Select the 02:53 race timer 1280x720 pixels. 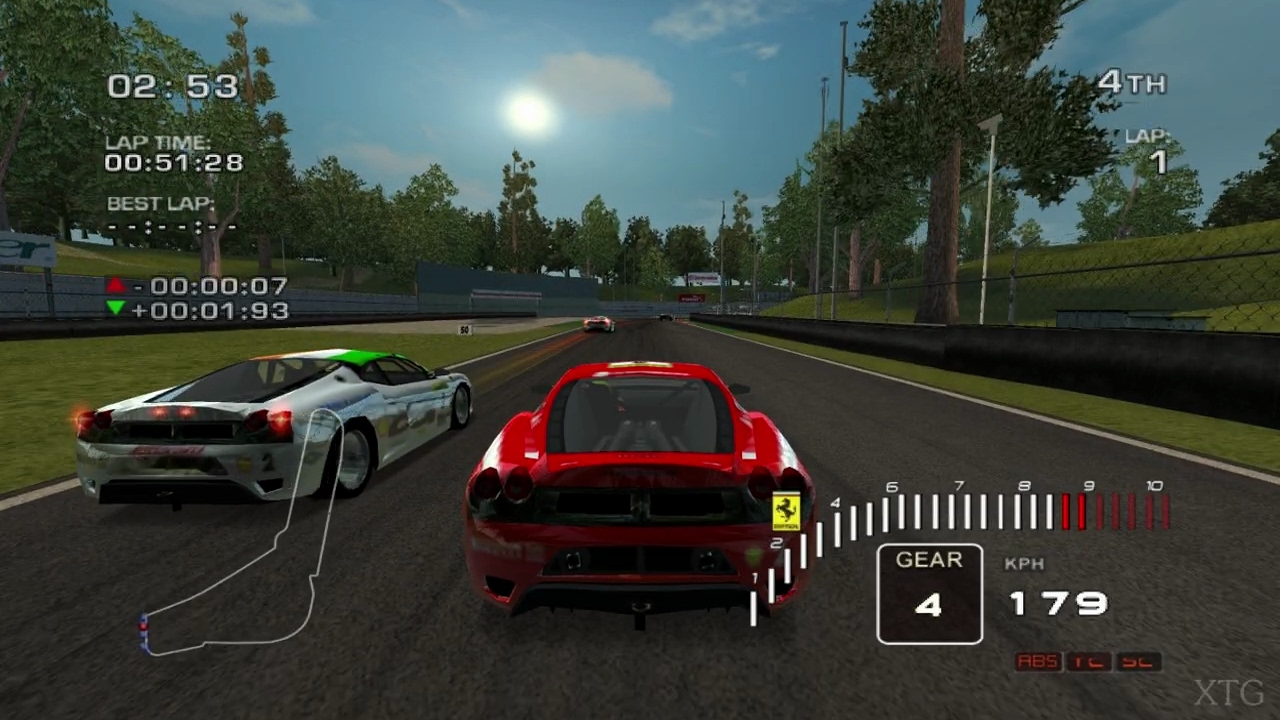click(173, 87)
